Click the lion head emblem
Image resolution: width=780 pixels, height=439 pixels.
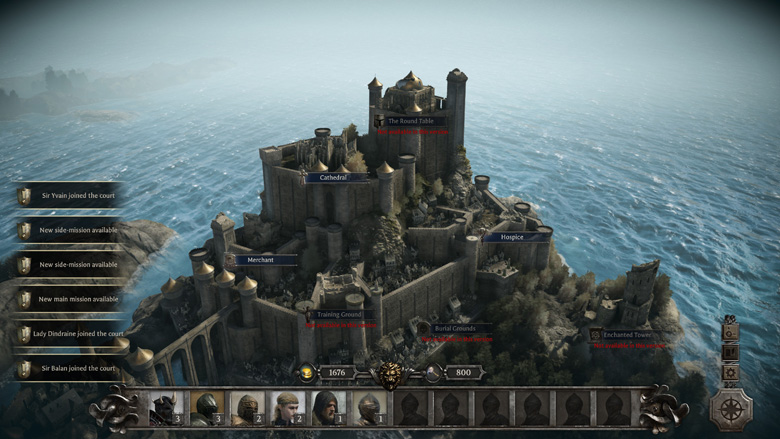(388, 375)
